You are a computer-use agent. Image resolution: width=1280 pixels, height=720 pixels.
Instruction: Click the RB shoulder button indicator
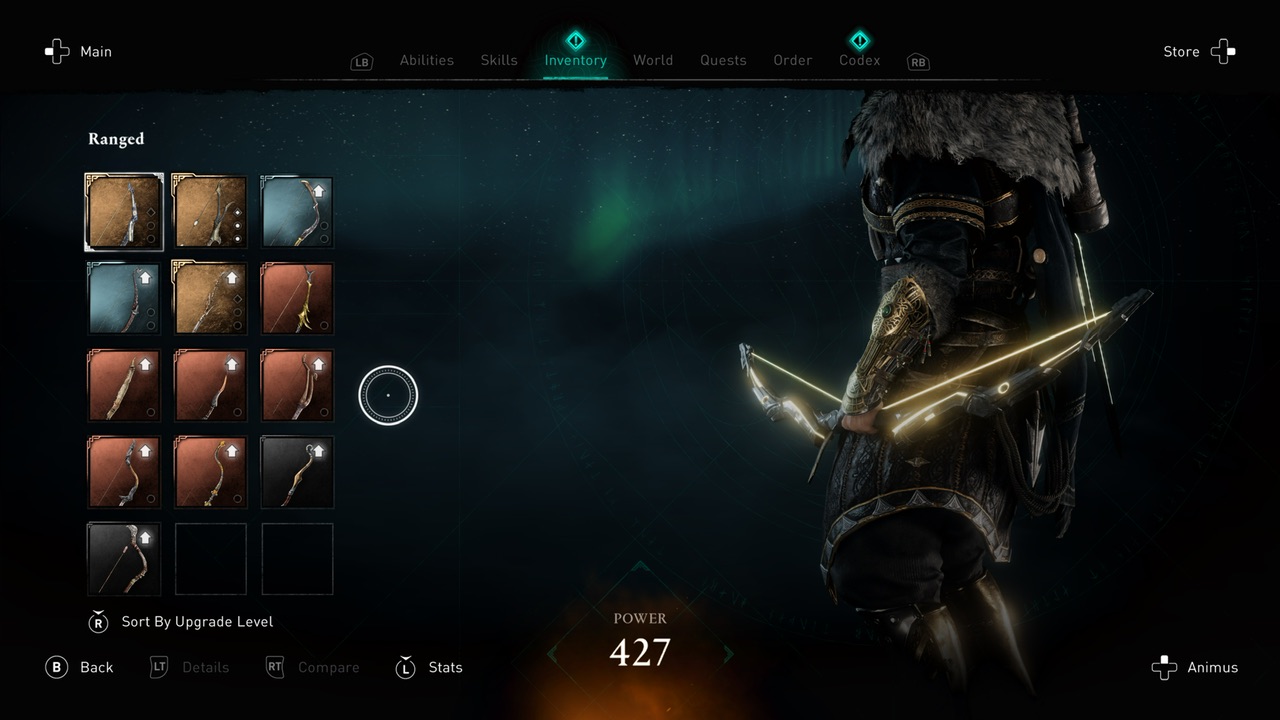918,61
